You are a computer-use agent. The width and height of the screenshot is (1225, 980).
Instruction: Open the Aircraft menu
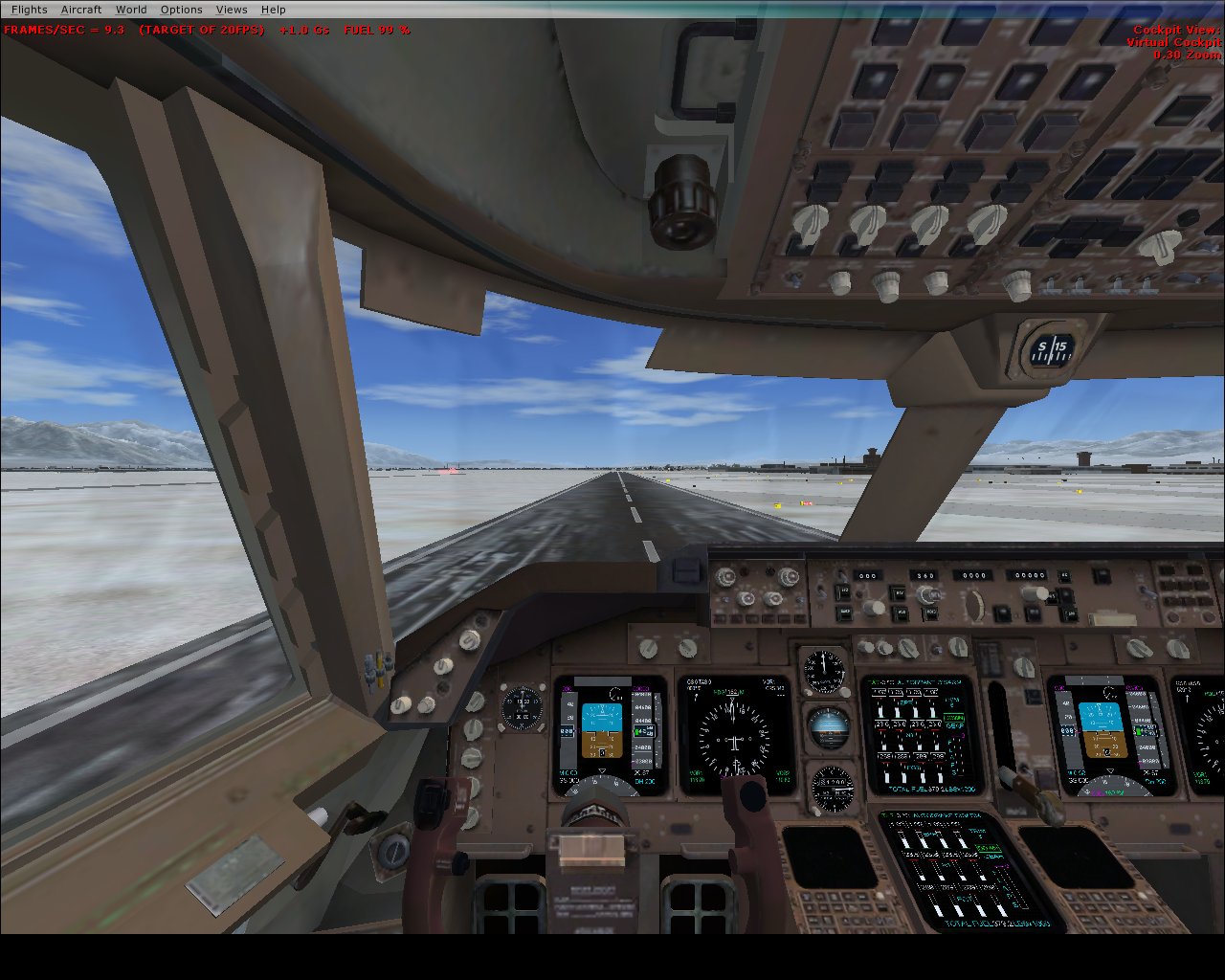pos(80,10)
